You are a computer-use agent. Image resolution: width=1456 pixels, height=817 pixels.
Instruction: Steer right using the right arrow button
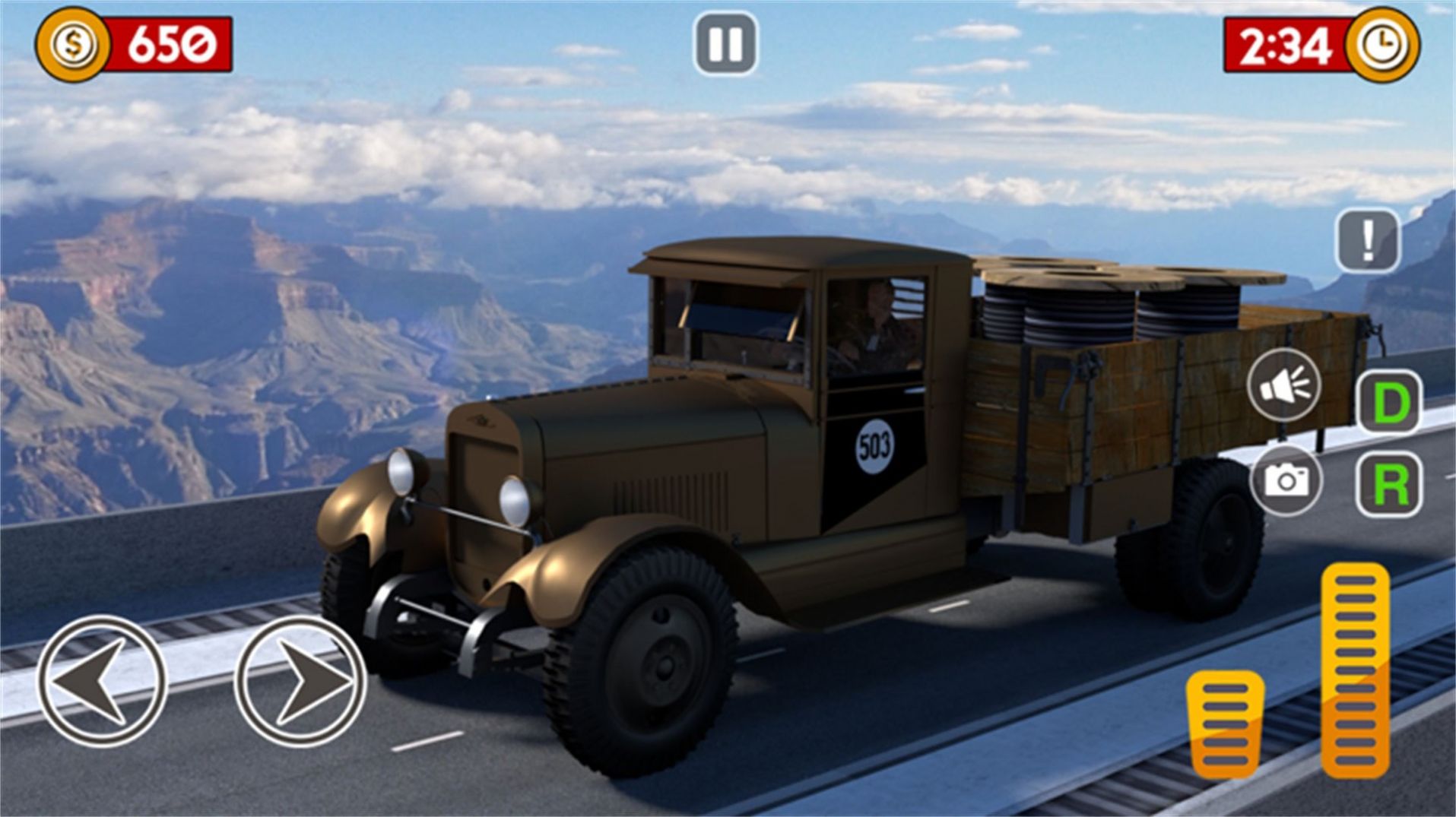tap(300, 680)
